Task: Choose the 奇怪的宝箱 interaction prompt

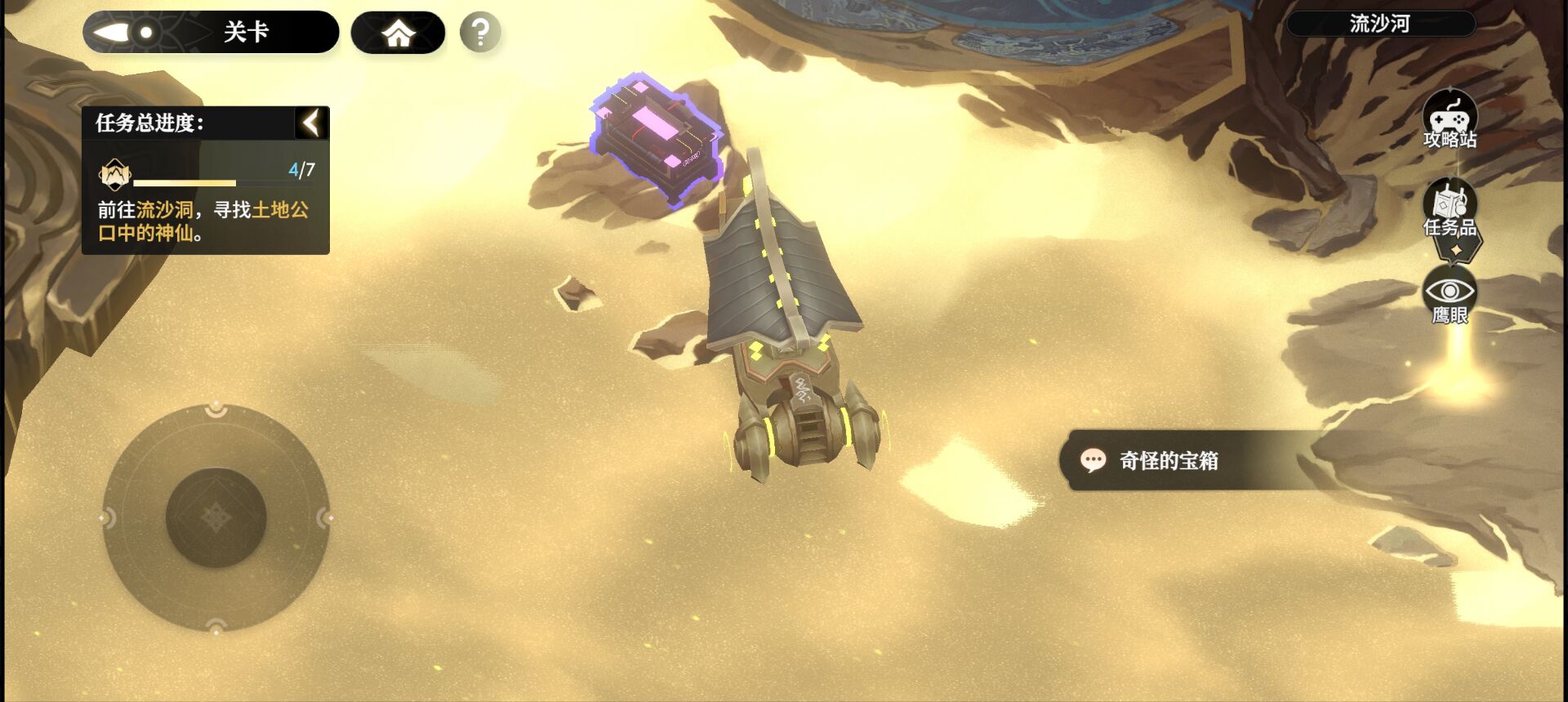Action: (x=1168, y=461)
